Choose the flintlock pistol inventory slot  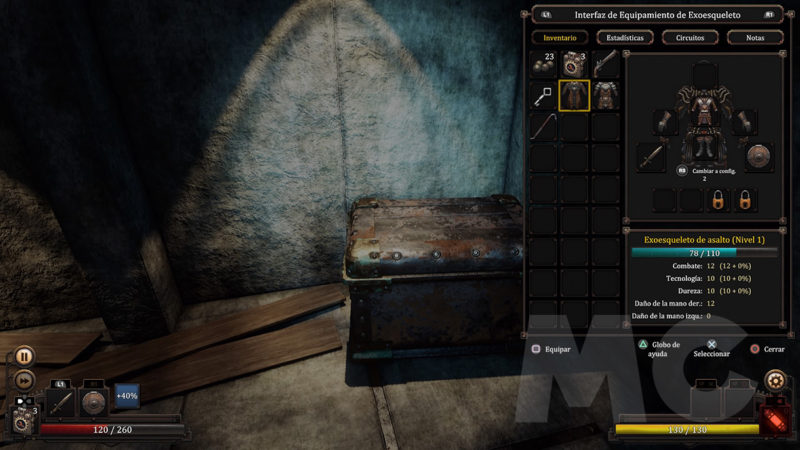(605, 63)
